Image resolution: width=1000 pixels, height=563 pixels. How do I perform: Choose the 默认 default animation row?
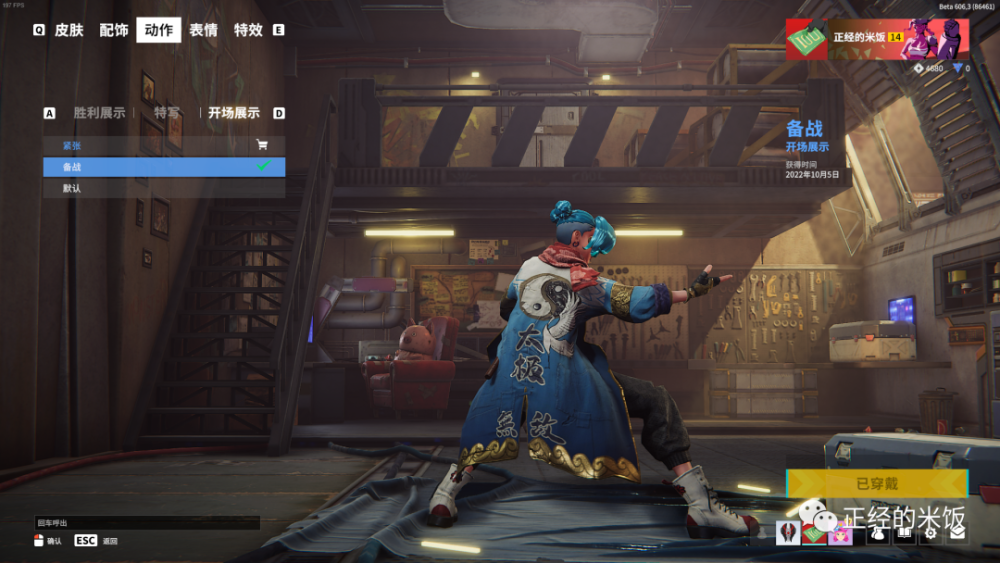click(150, 188)
